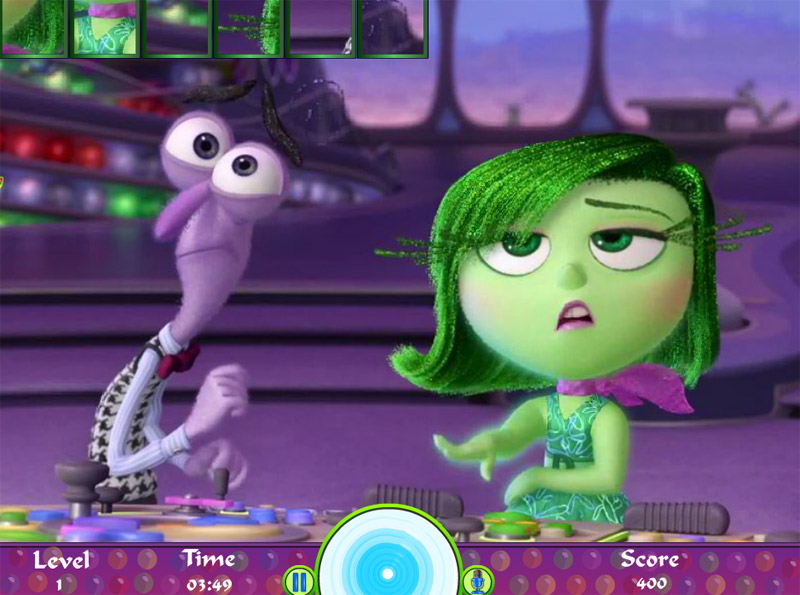Choose the plain light purple piece thumbnail
The width and height of the screenshot is (800, 595).
320,27
